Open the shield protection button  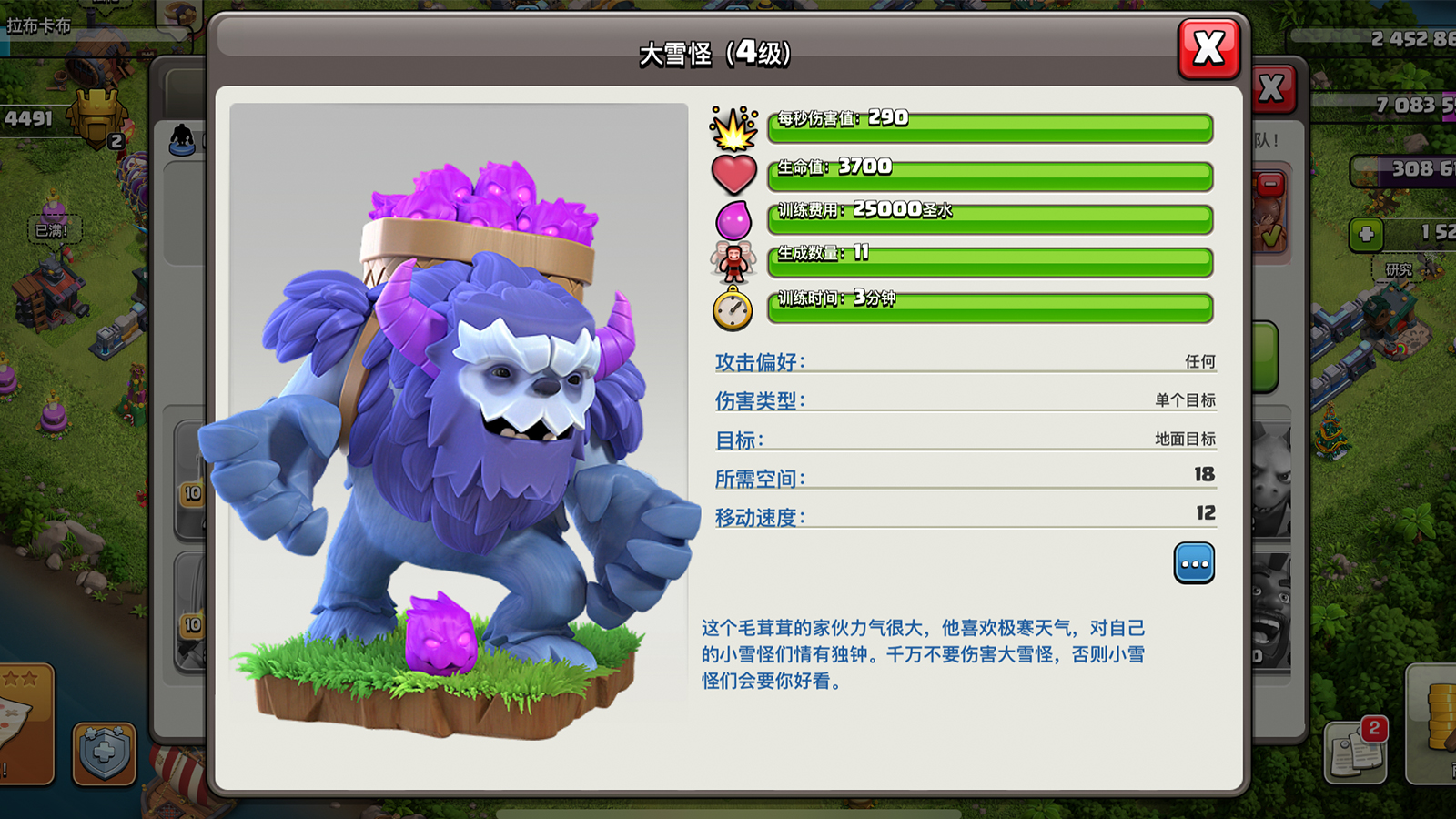[104, 753]
